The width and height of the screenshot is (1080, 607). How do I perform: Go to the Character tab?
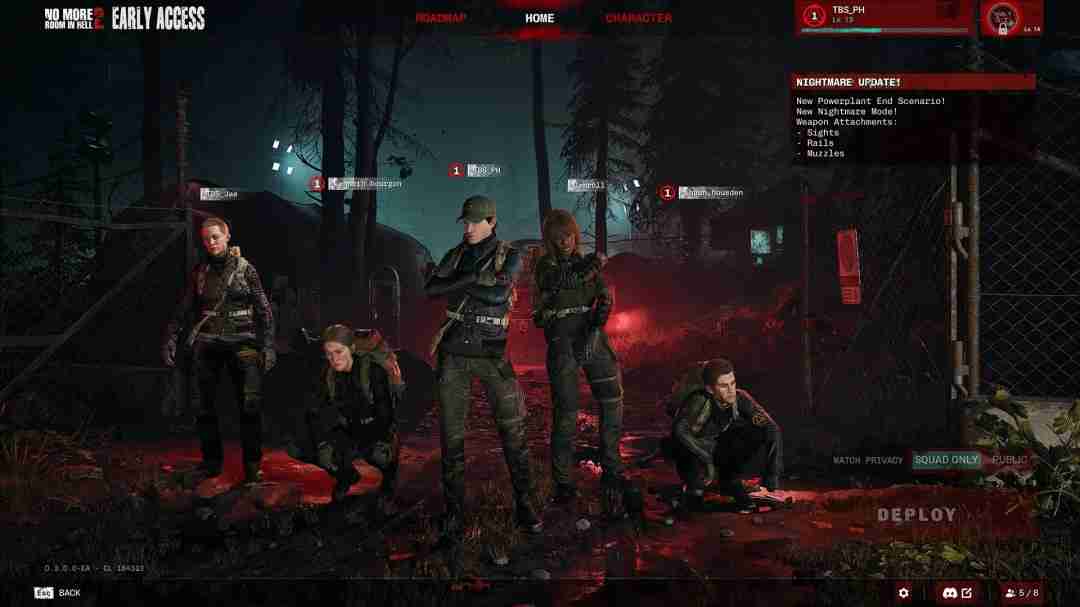[x=638, y=18]
